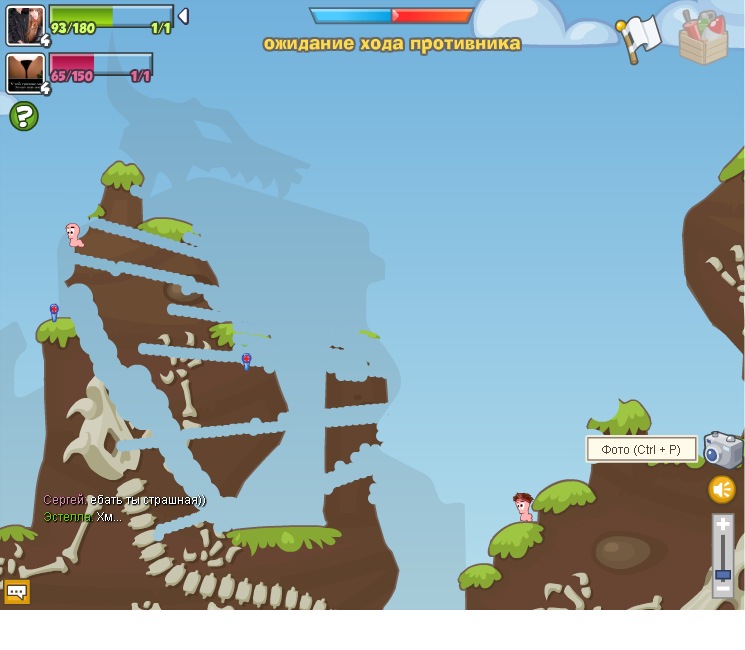Zoom in with the plus button
Viewport: 745px width, 650px height.
tap(723, 524)
